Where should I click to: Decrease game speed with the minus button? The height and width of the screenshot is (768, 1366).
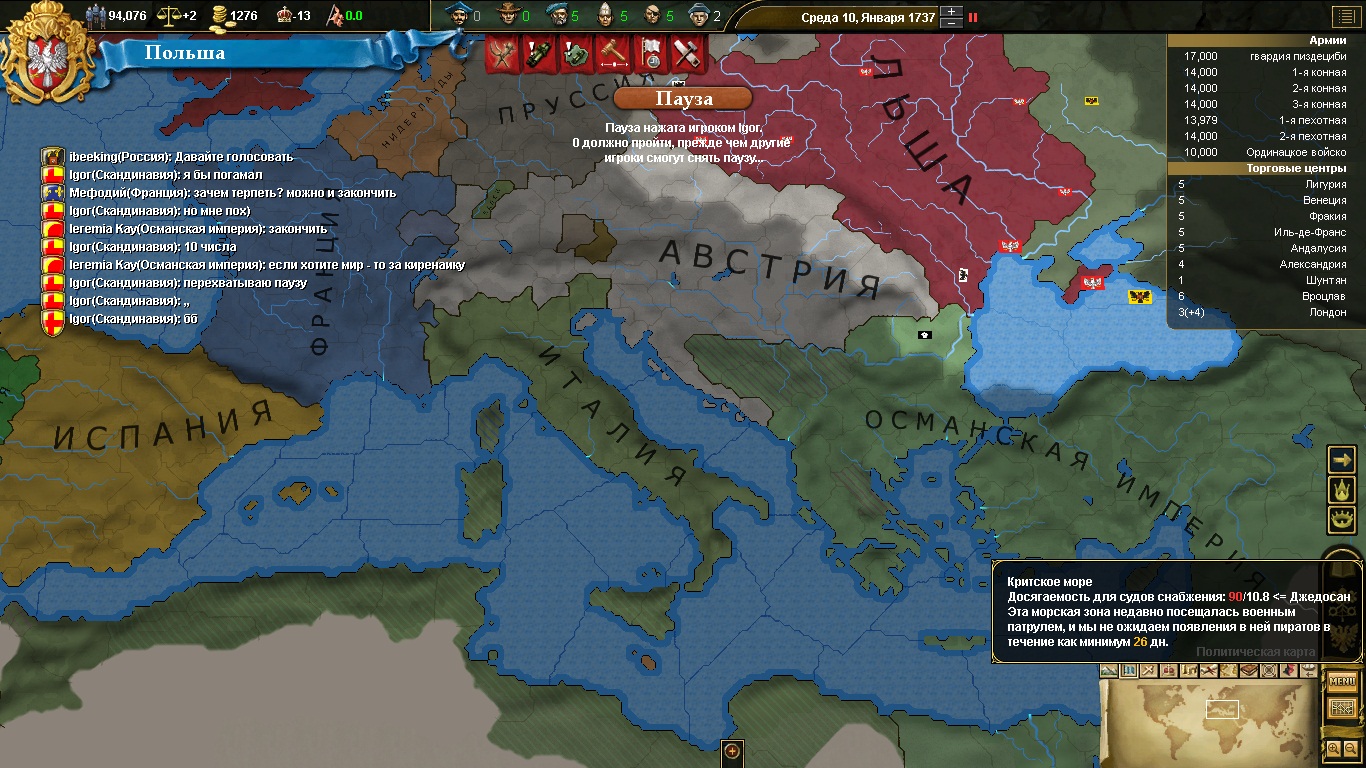click(x=953, y=23)
